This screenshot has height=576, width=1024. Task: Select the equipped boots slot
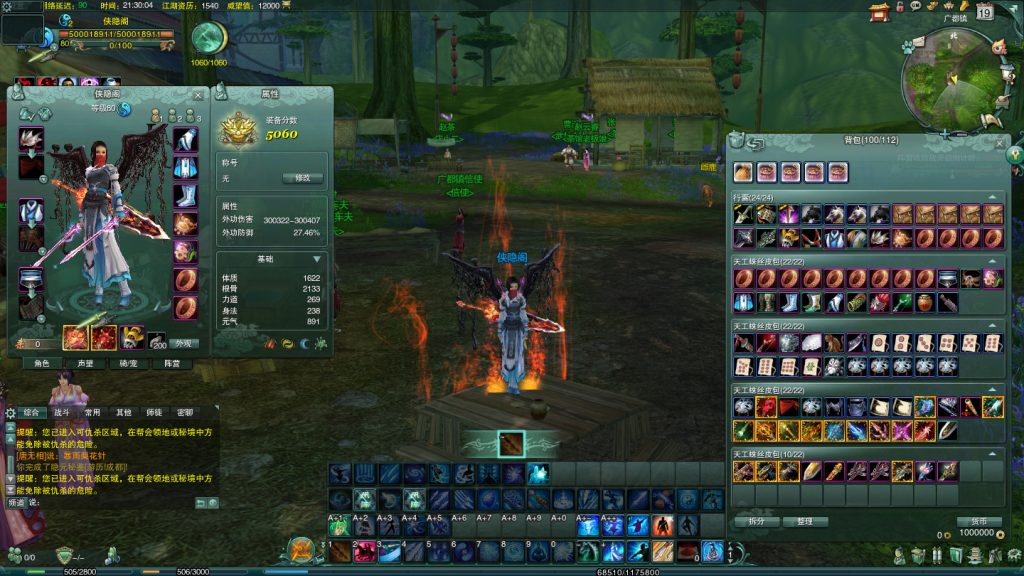click(186, 196)
